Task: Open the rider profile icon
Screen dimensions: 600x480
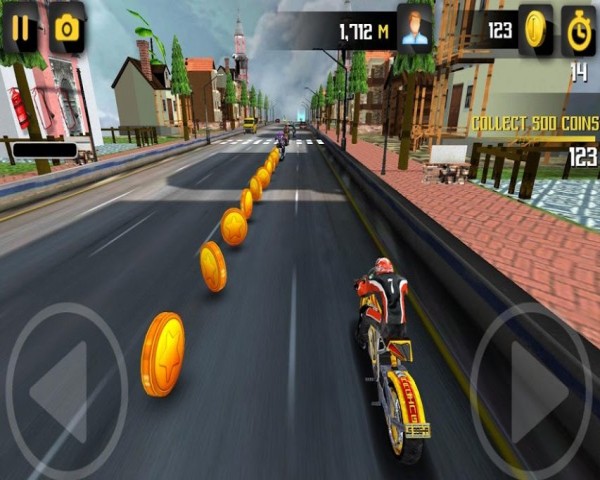Action: click(414, 29)
